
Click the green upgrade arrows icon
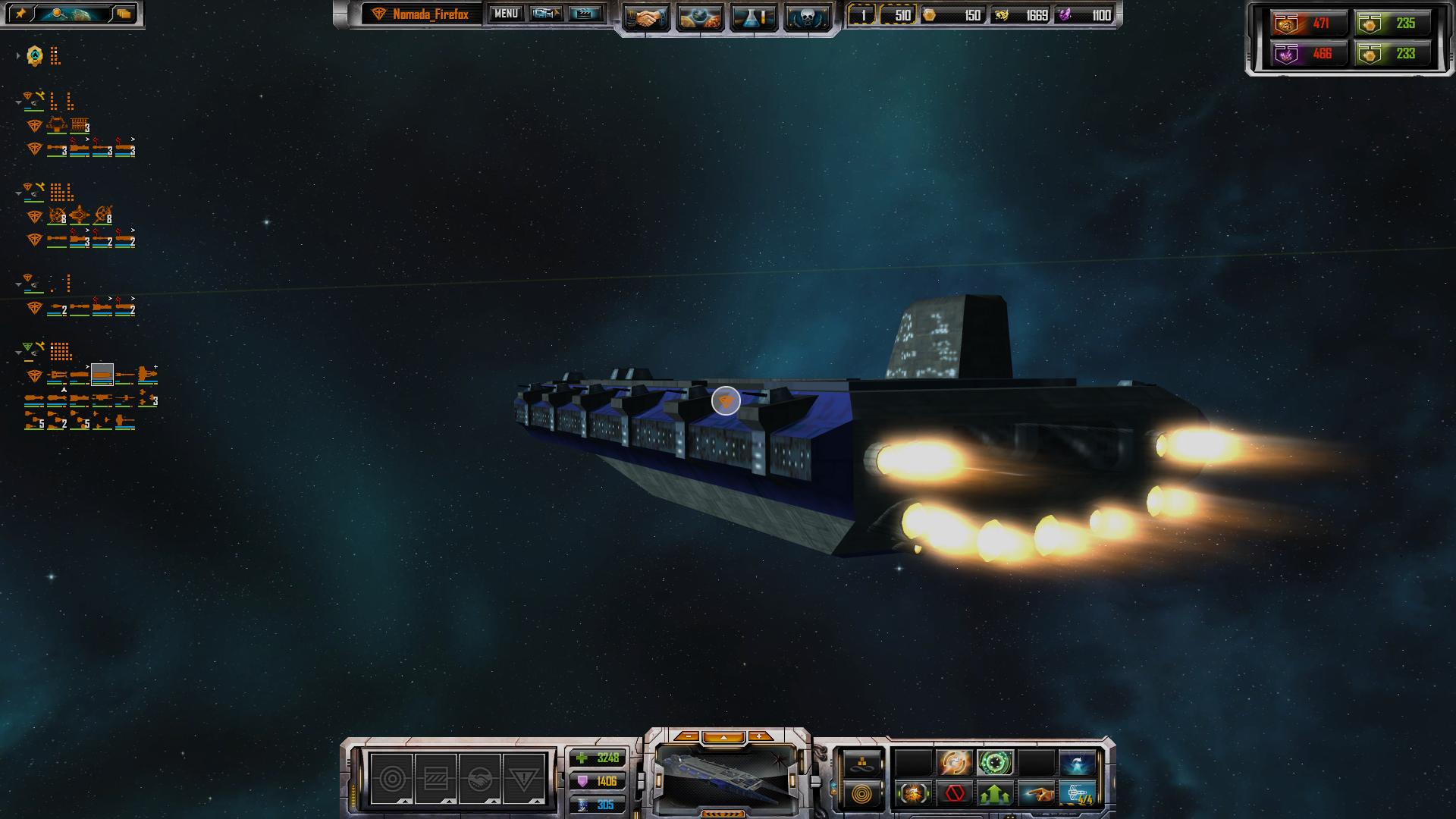(996, 794)
